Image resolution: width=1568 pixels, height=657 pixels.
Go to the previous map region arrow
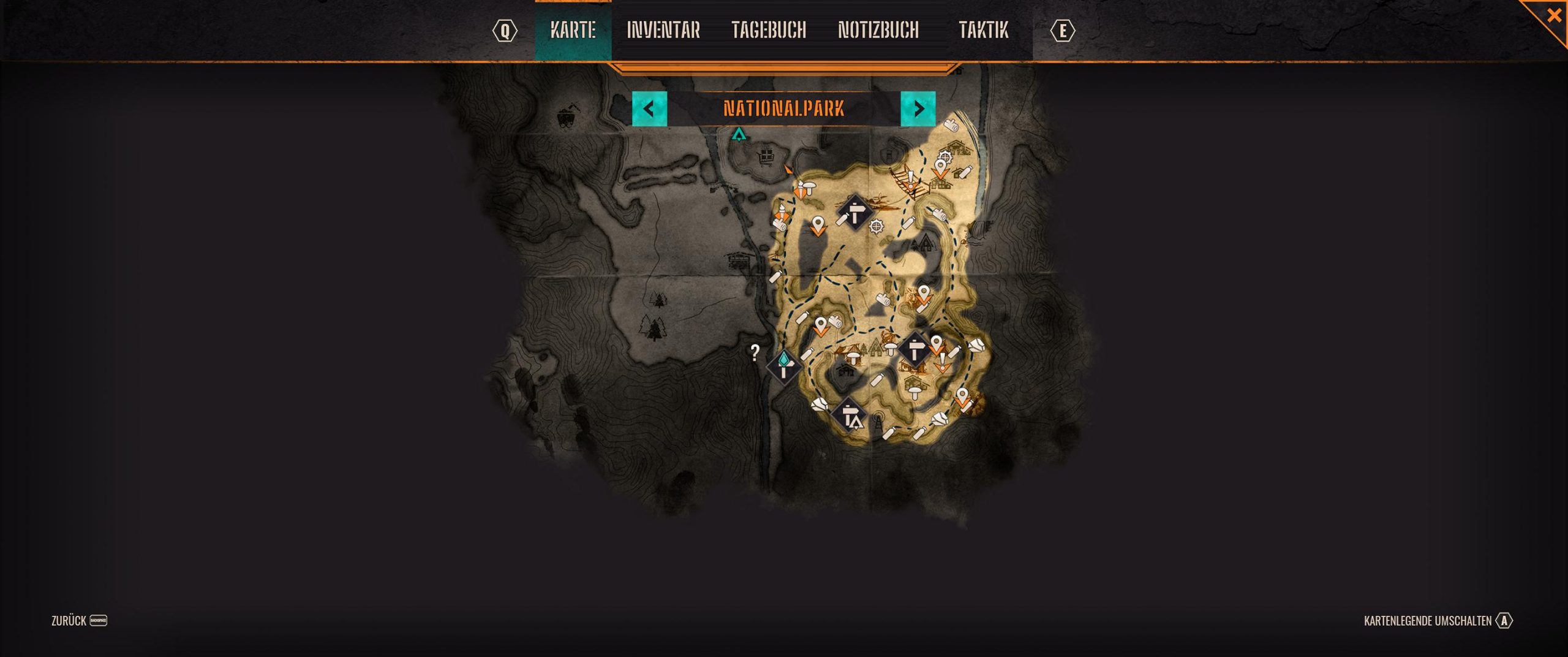coord(649,109)
